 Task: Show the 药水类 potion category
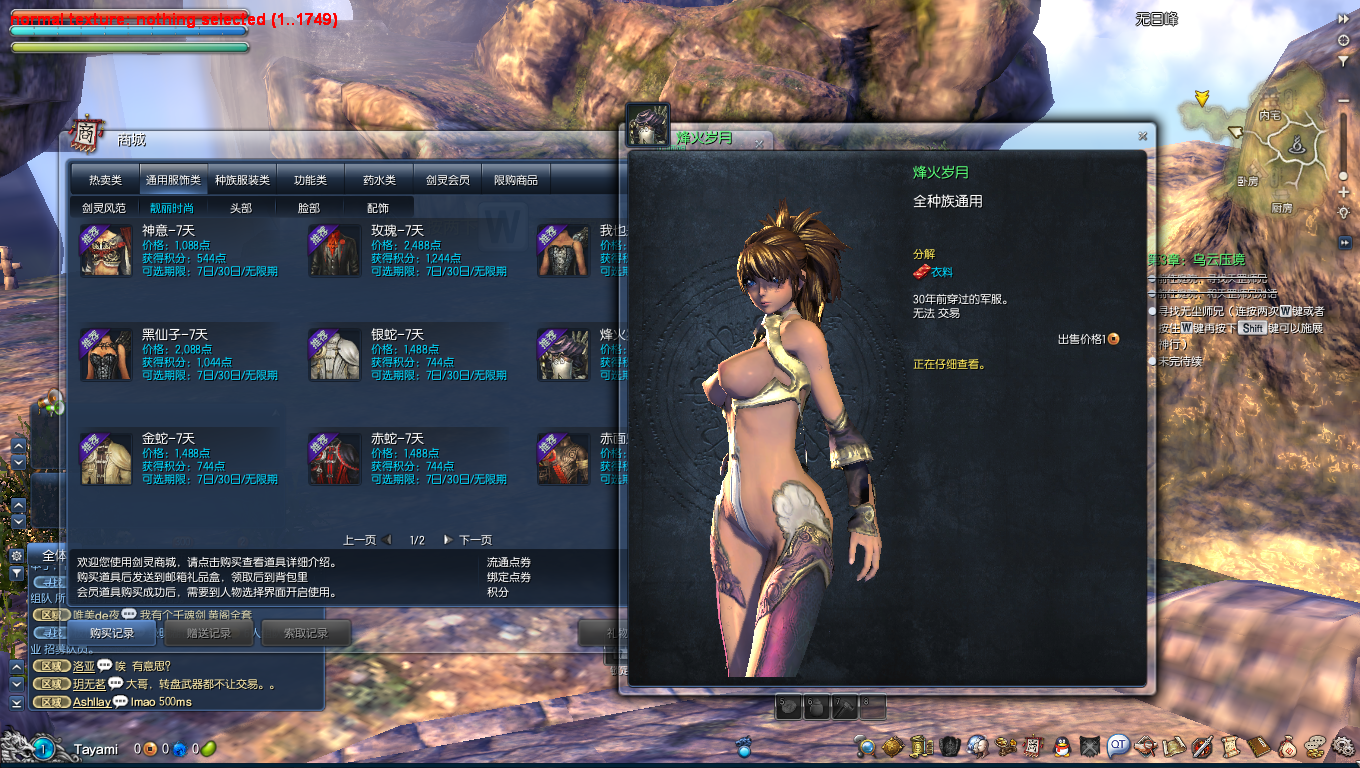click(379, 180)
